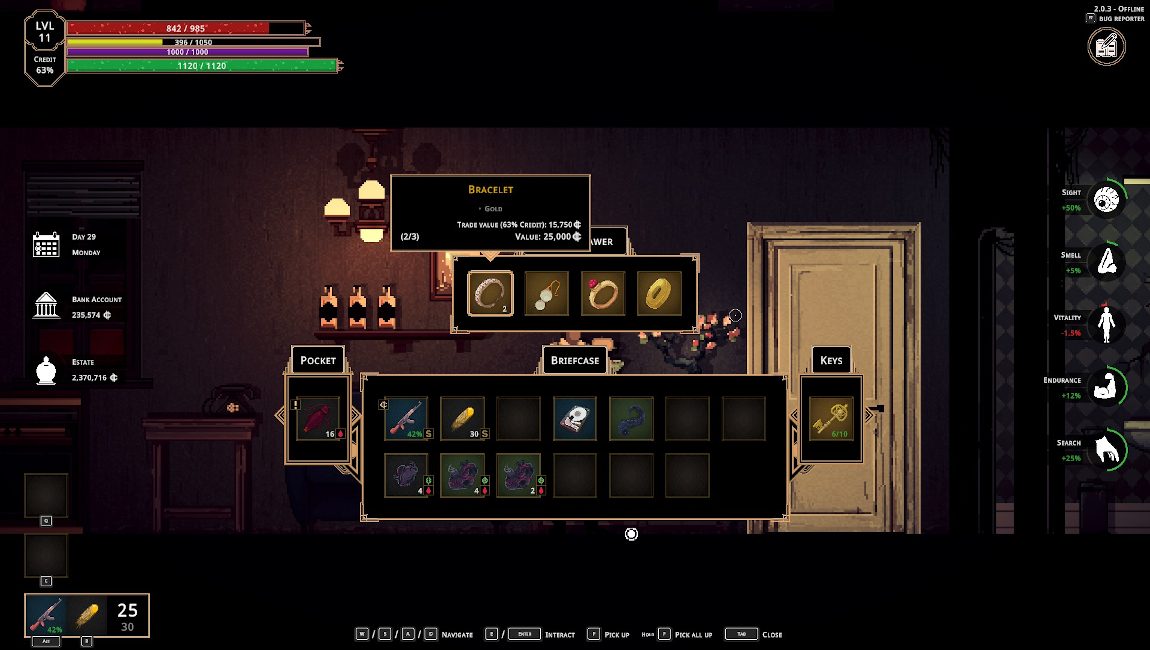The image size is (1150, 650).
Task: Select the hard drive item in Briefcase
Action: click(x=575, y=419)
